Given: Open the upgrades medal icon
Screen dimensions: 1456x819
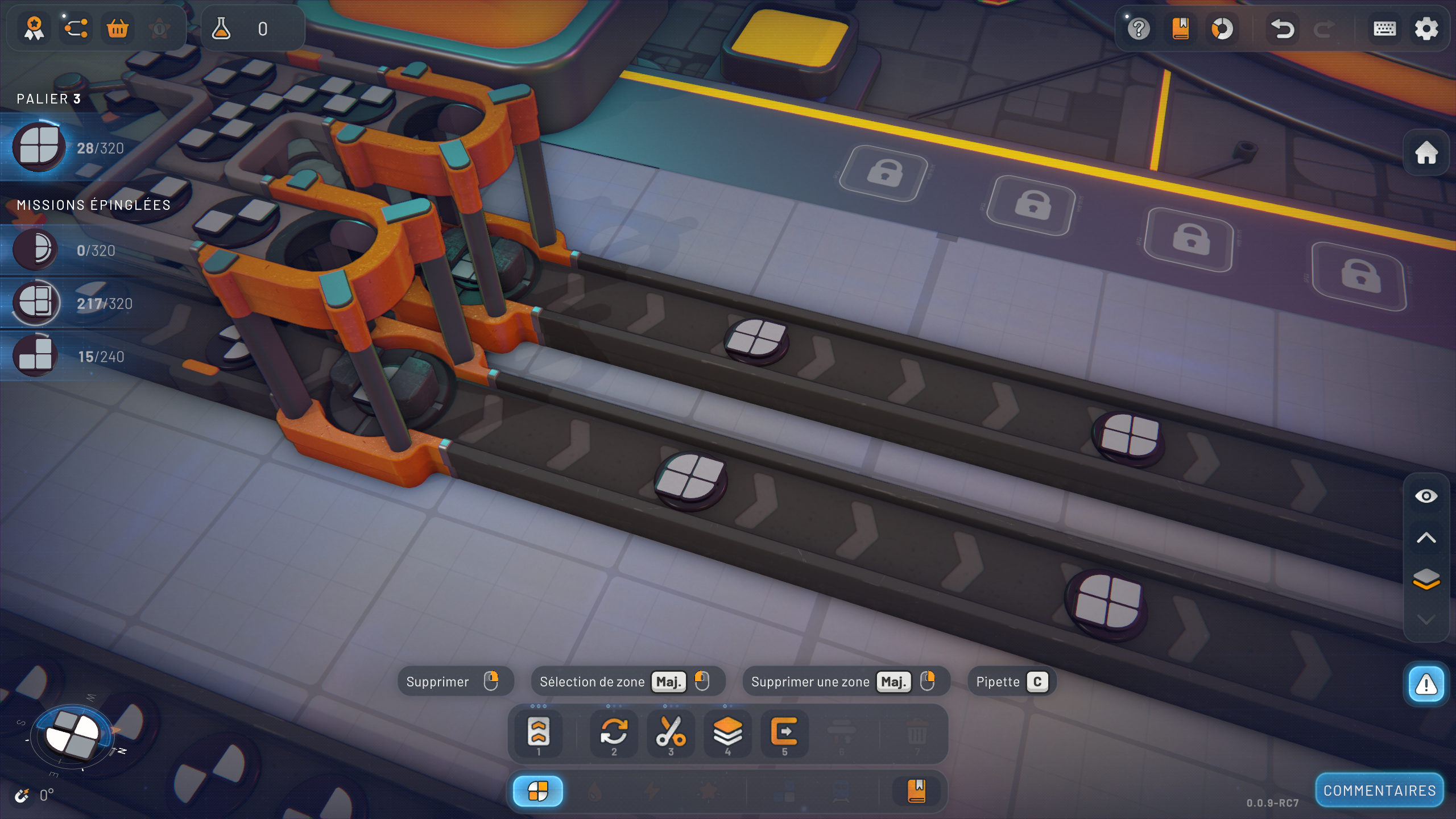Looking at the screenshot, I should [34, 28].
